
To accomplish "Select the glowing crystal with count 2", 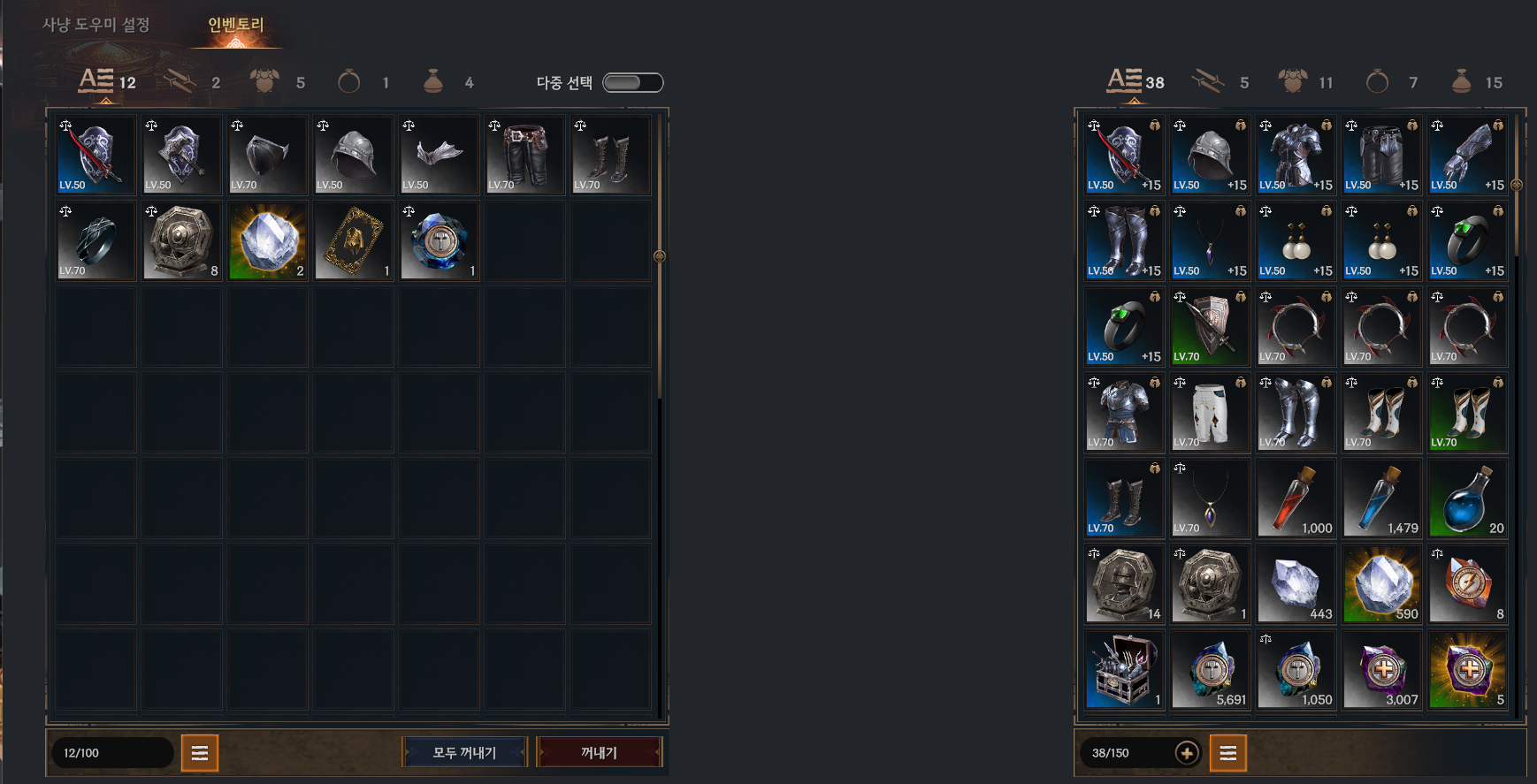I will 268,240.
